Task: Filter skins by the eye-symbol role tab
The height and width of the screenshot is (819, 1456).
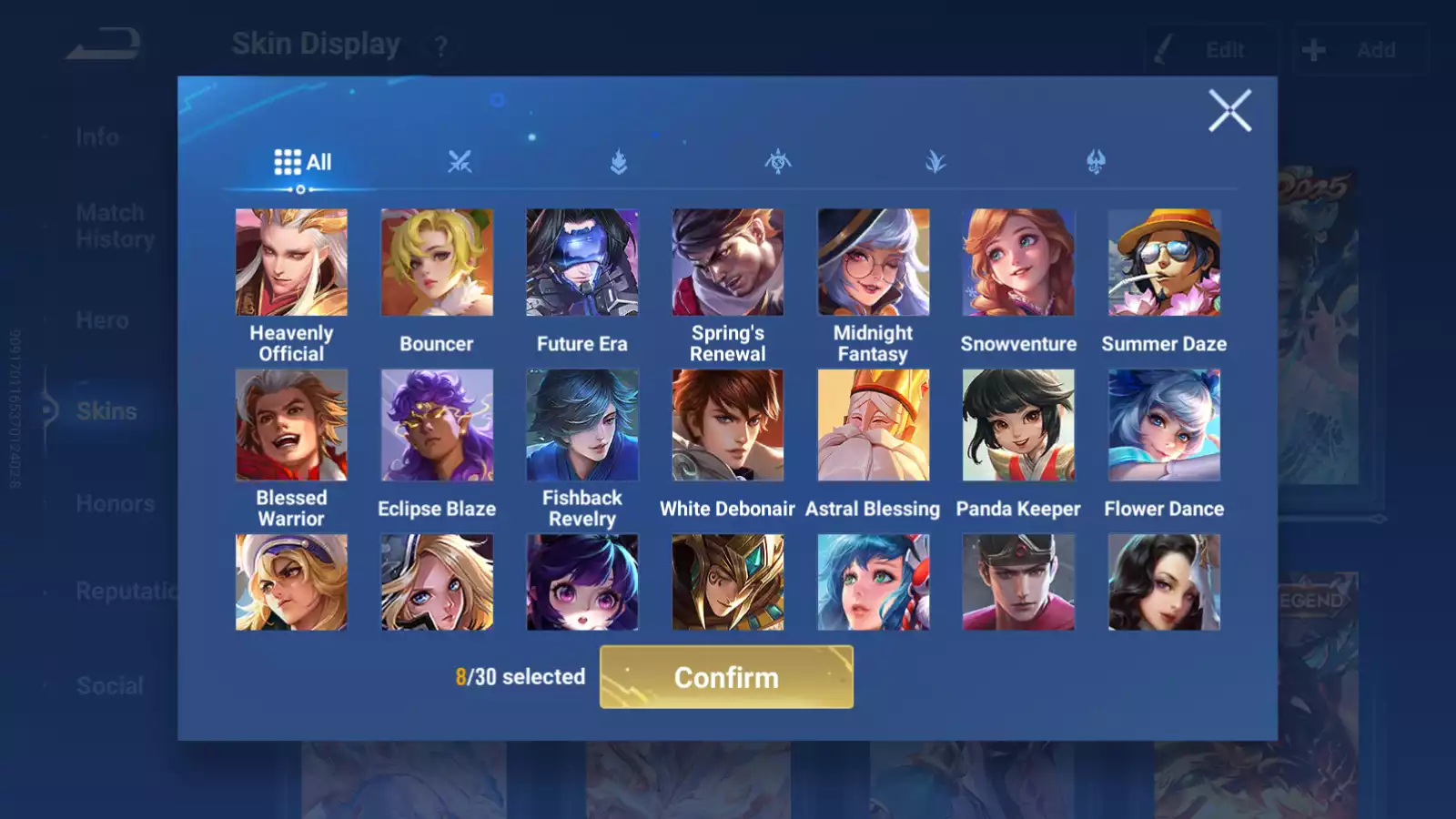Action: coord(777,163)
